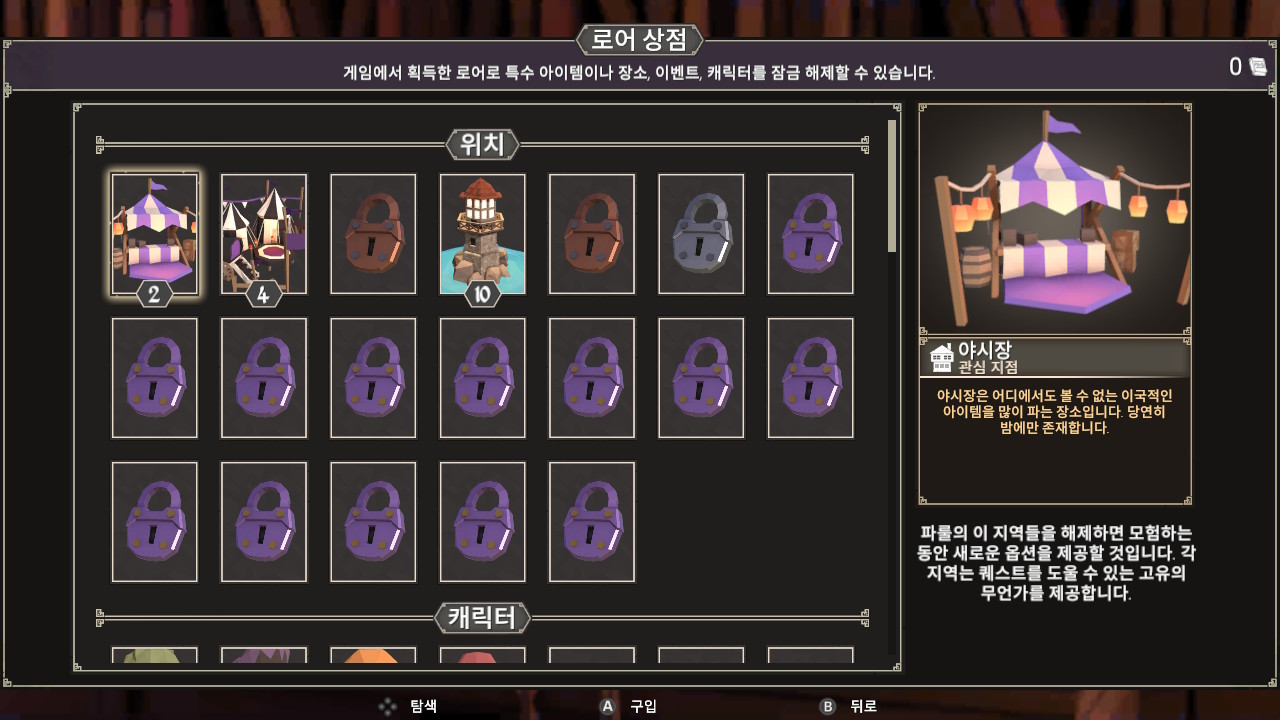Select the night market tent tile

pos(154,233)
